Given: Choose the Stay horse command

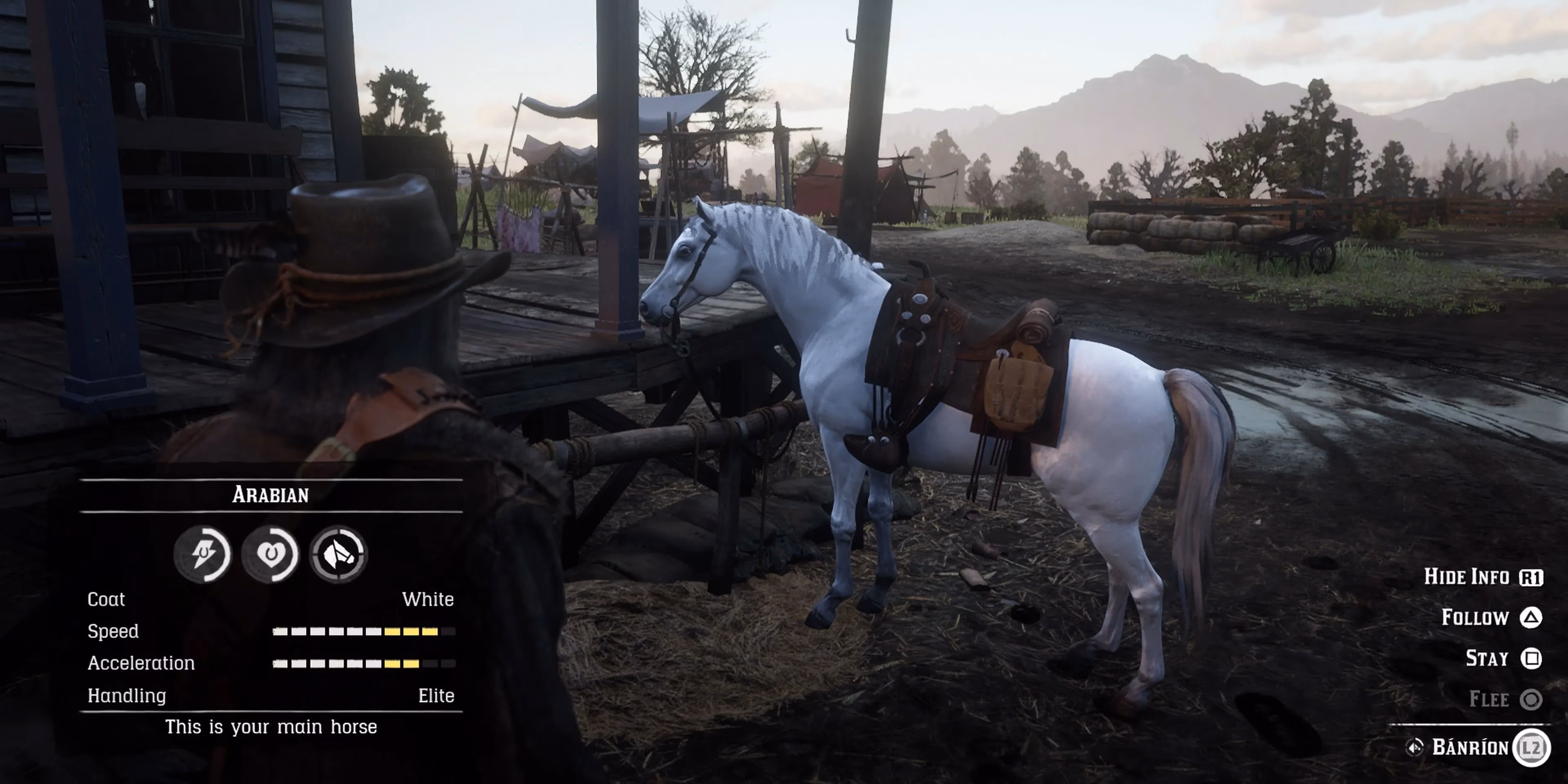Looking at the screenshot, I should 1503,659.
